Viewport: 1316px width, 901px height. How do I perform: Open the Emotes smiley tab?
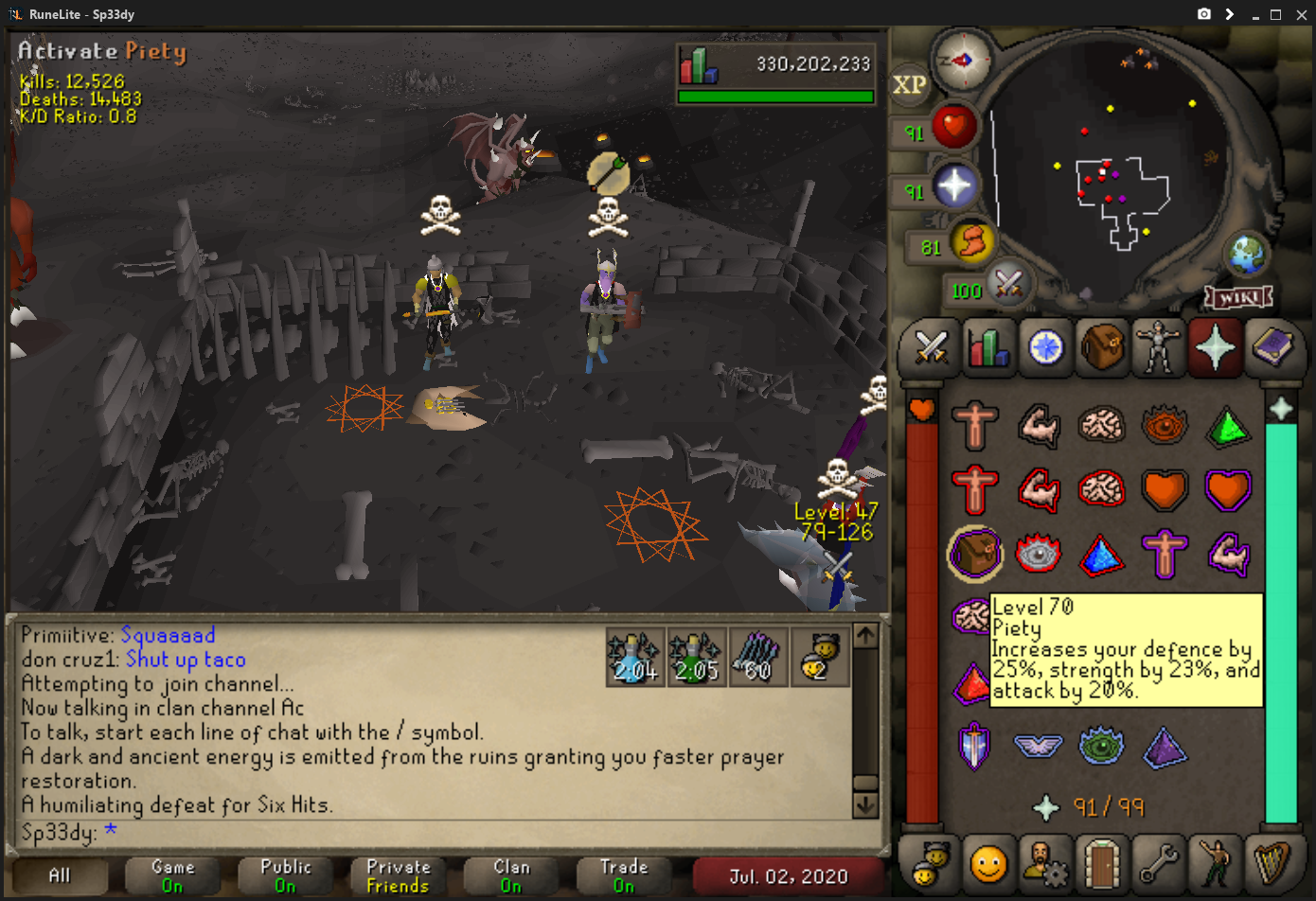(x=988, y=863)
